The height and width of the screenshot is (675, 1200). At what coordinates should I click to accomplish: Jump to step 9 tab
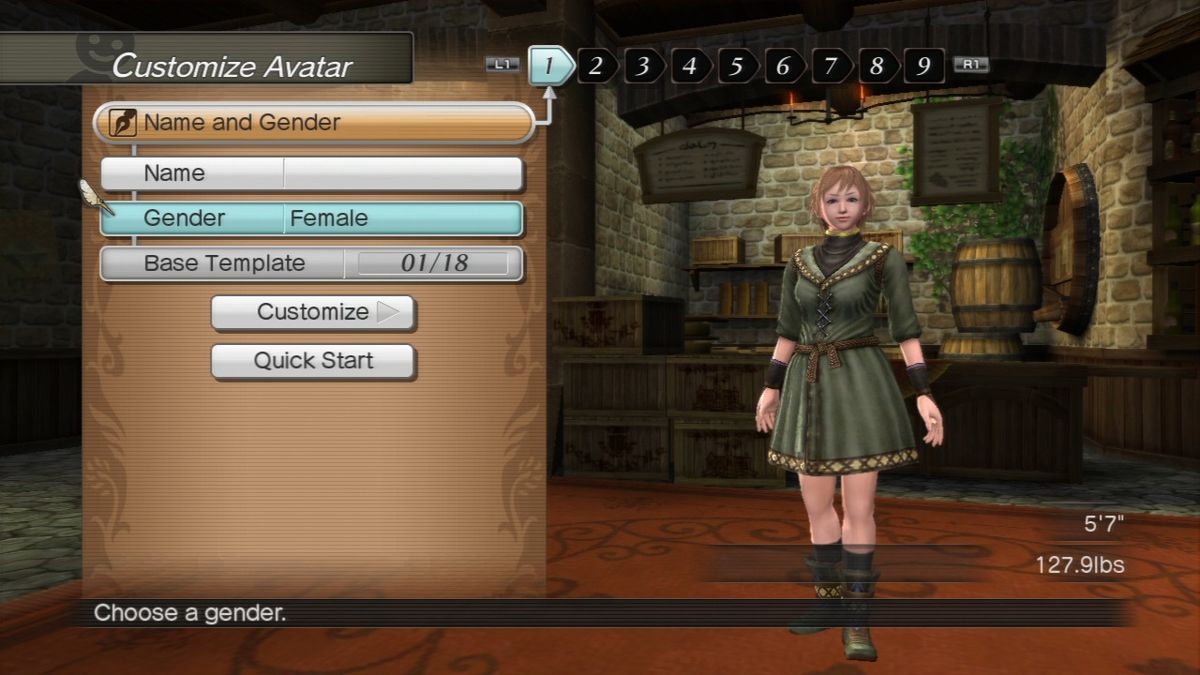[x=924, y=66]
